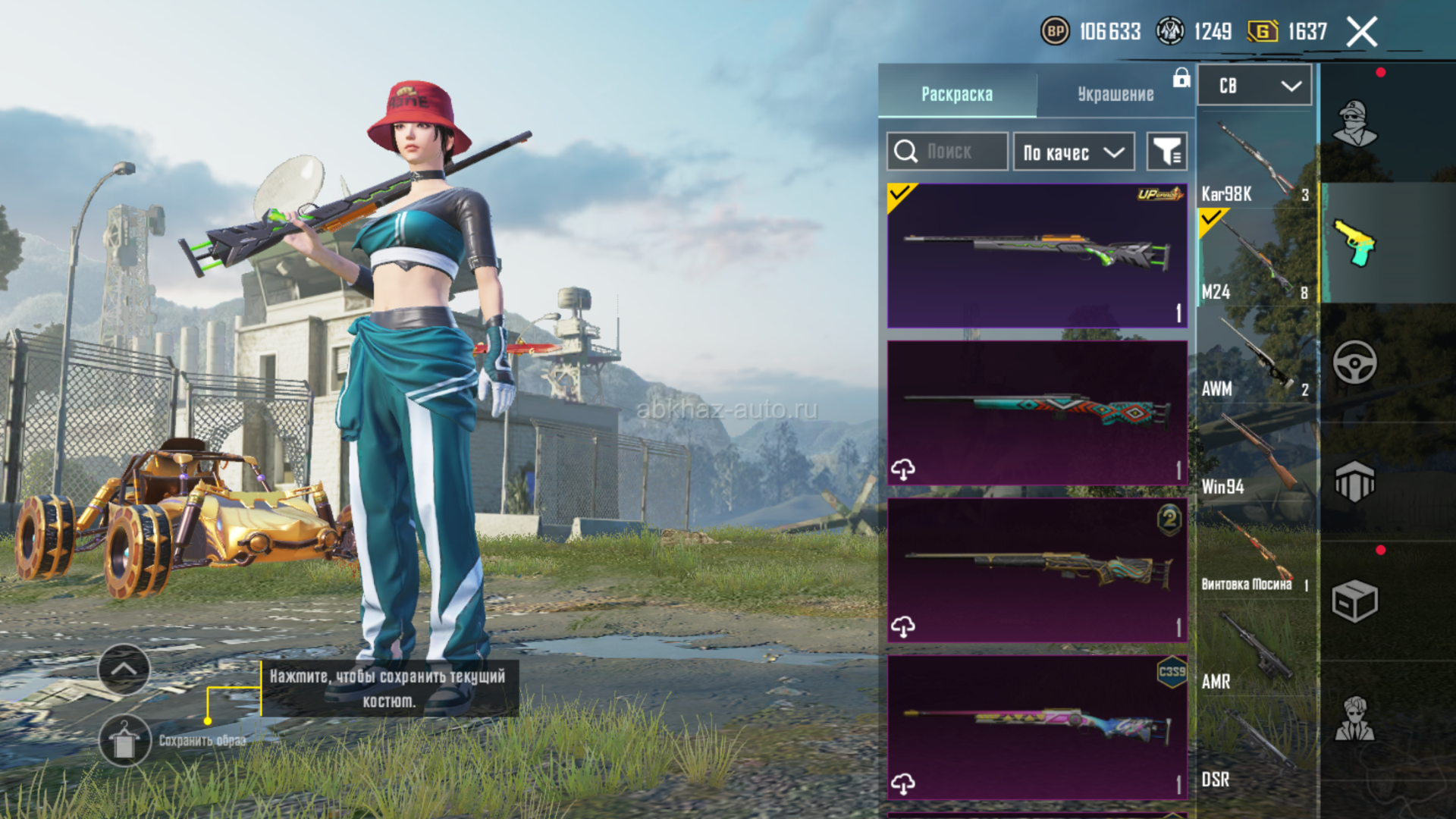
Task: Pick the gold-teal level 2 rifle skin
Action: click(1037, 570)
